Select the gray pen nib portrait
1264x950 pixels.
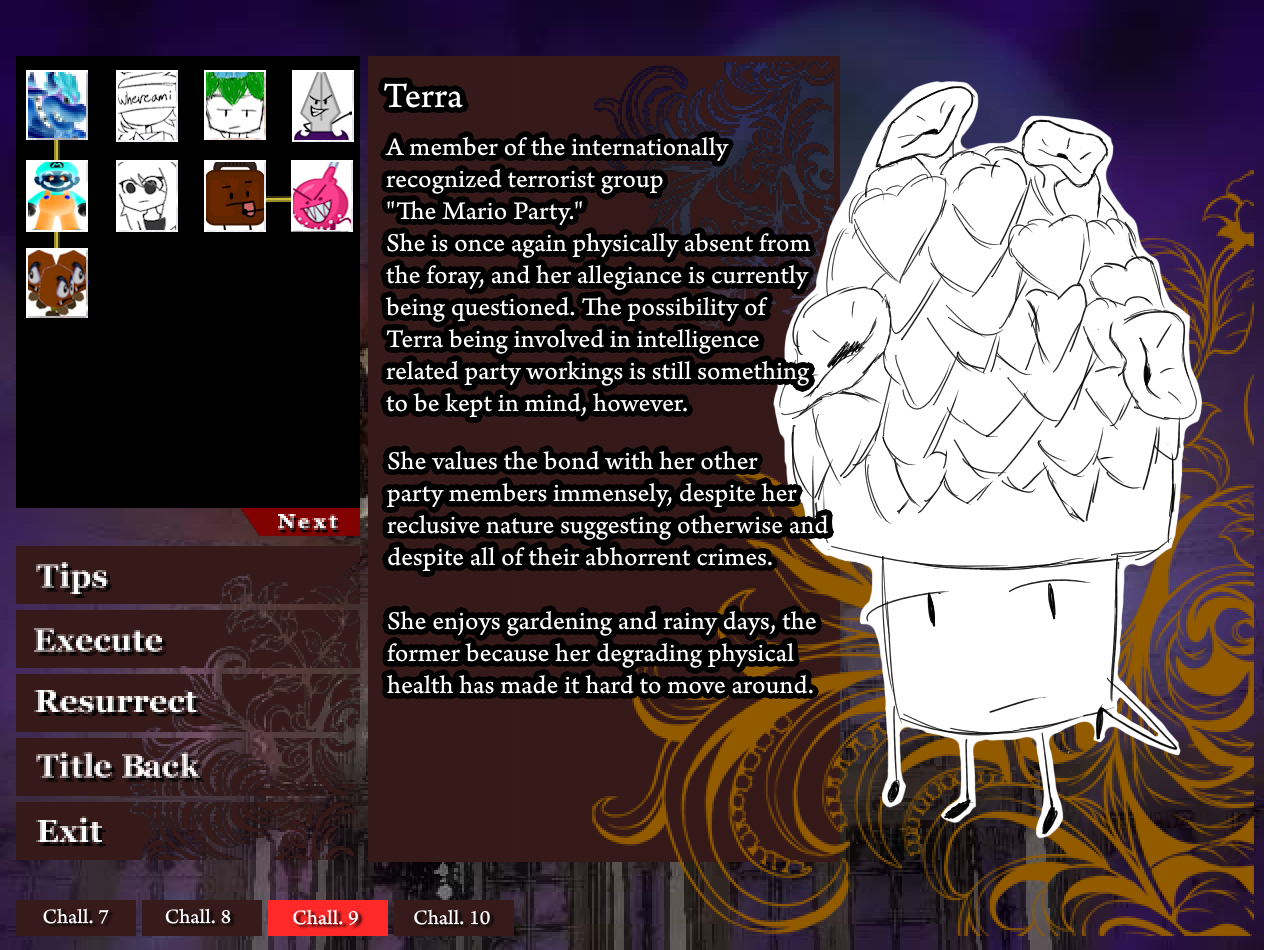pyautogui.click(x=323, y=105)
